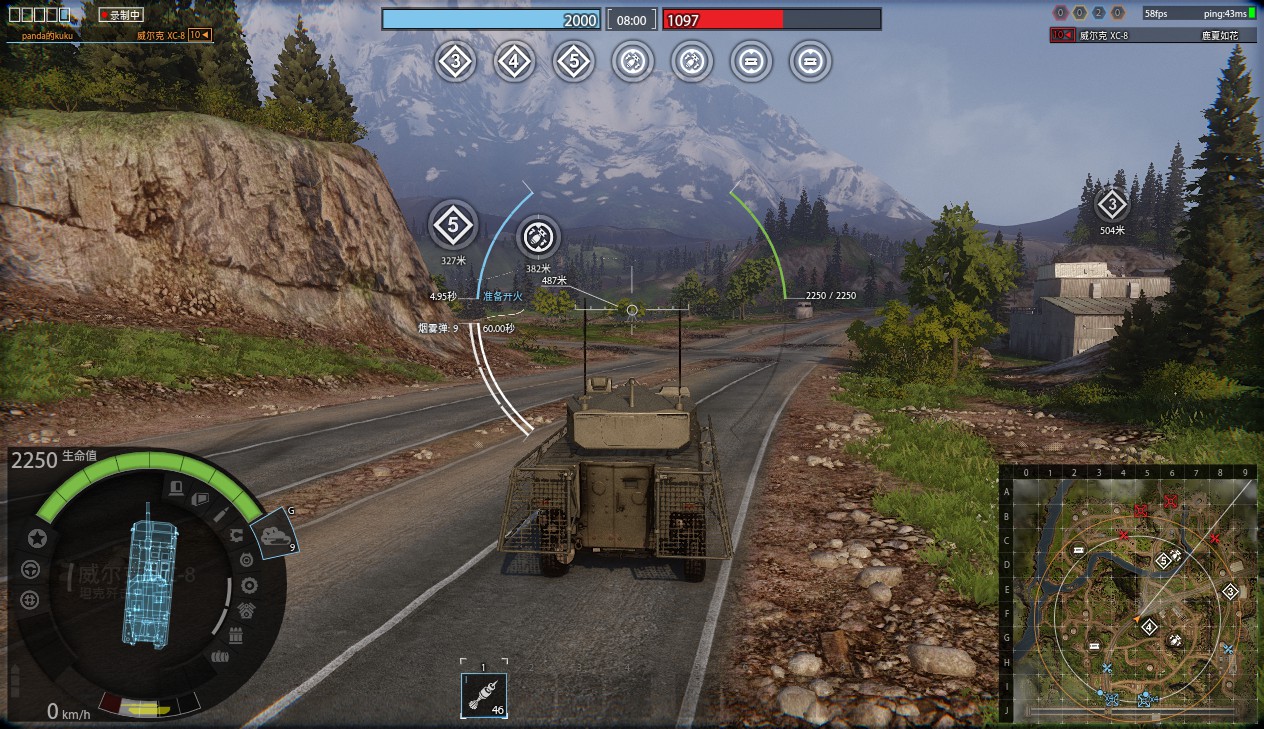1264x729 pixels.
Task: Click the tracks module icon on damage panel
Action: click(219, 657)
